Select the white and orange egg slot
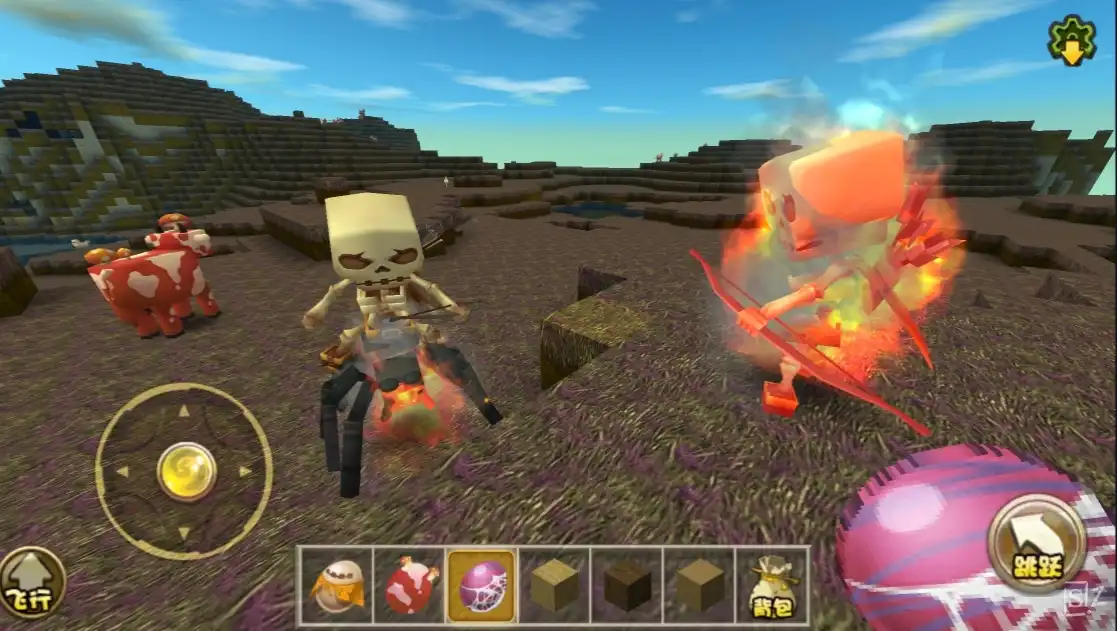The height and width of the screenshot is (631, 1117). pos(336,587)
